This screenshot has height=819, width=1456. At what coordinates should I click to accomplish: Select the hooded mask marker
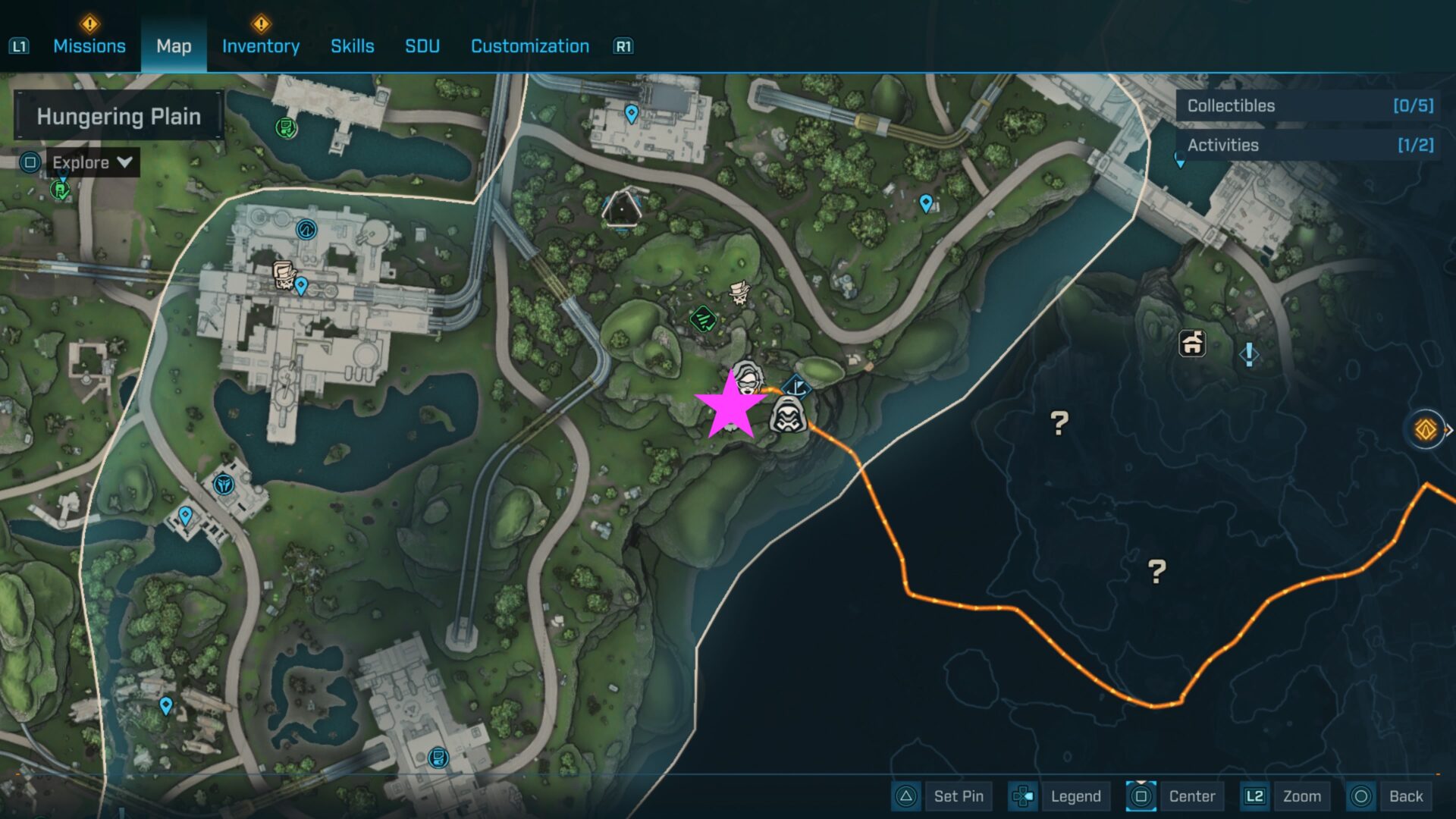point(789,415)
